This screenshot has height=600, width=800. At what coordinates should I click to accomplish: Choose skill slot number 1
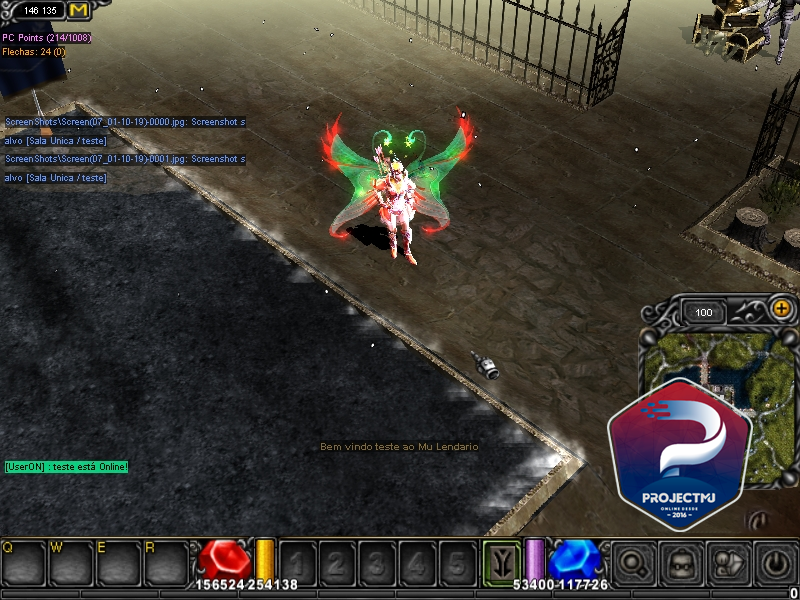pyautogui.click(x=298, y=563)
